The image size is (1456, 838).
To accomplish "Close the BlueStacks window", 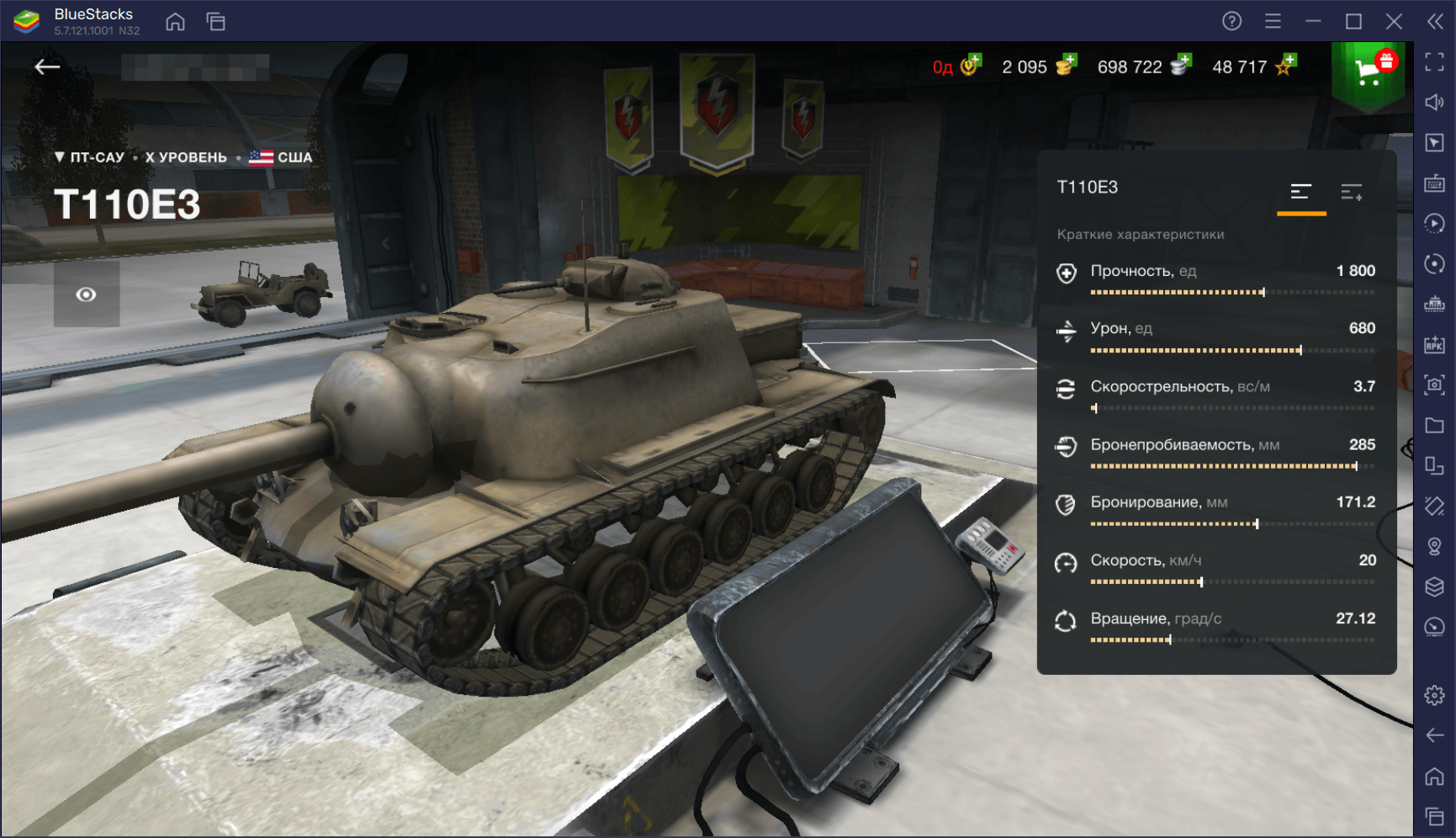I will pyautogui.click(x=1394, y=22).
